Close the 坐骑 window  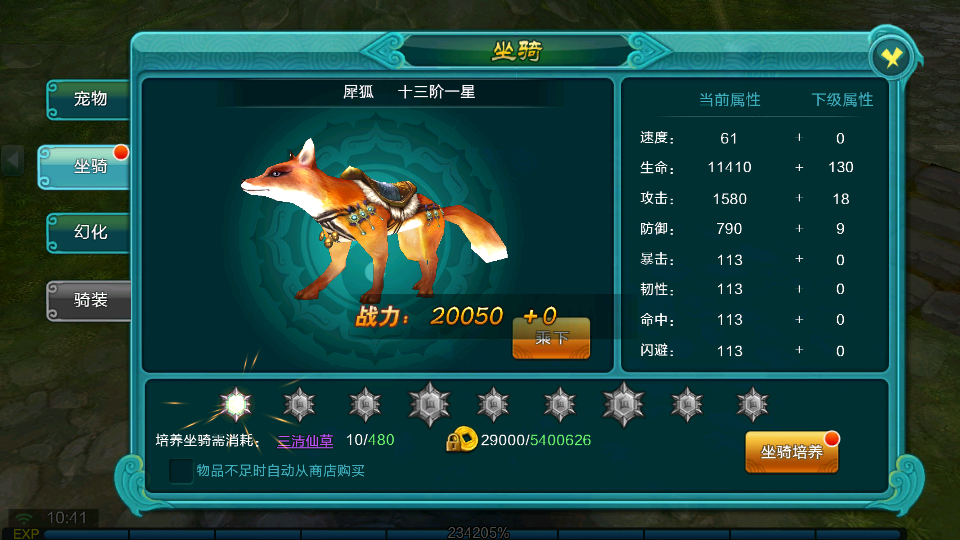(x=890, y=58)
